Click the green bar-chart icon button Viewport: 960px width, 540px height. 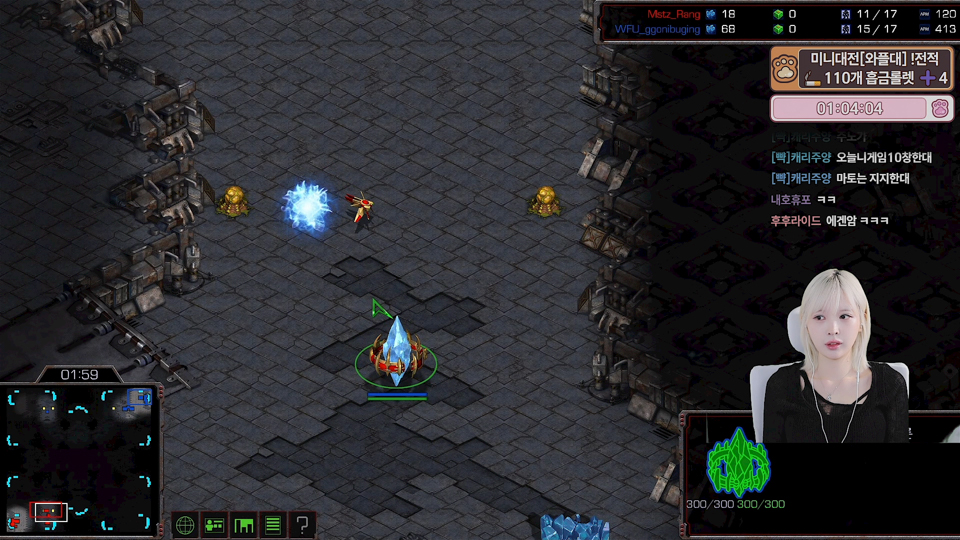pos(243,524)
